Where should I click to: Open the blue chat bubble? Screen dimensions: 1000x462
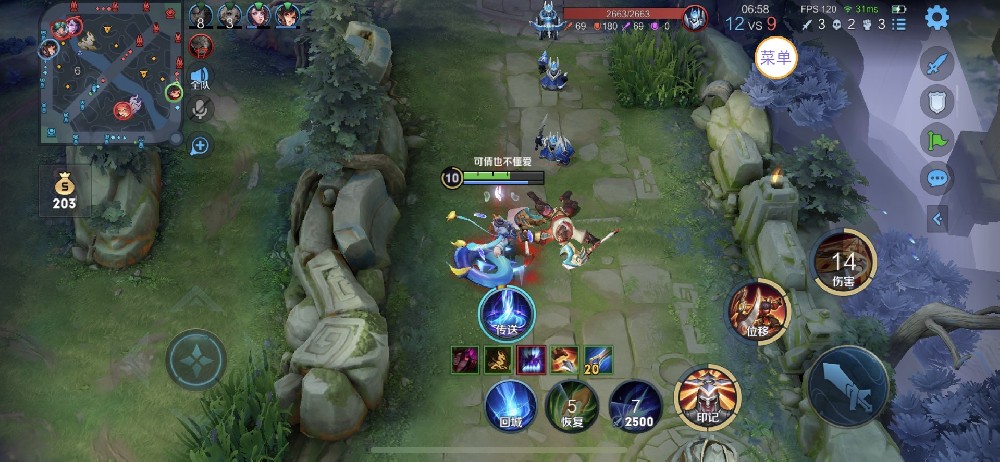pos(937,180)
